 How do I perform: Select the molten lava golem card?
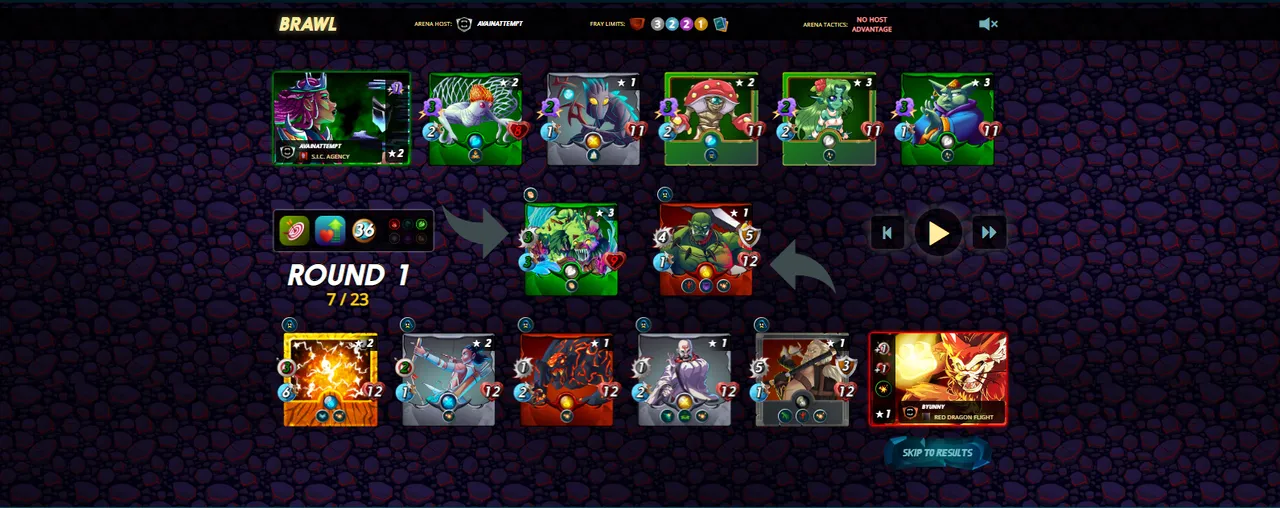tap(567, 380)
